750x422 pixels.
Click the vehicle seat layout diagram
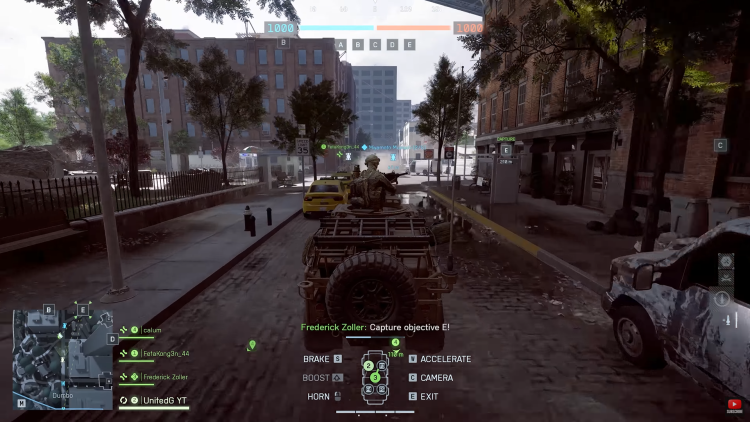tap(375, 380)
